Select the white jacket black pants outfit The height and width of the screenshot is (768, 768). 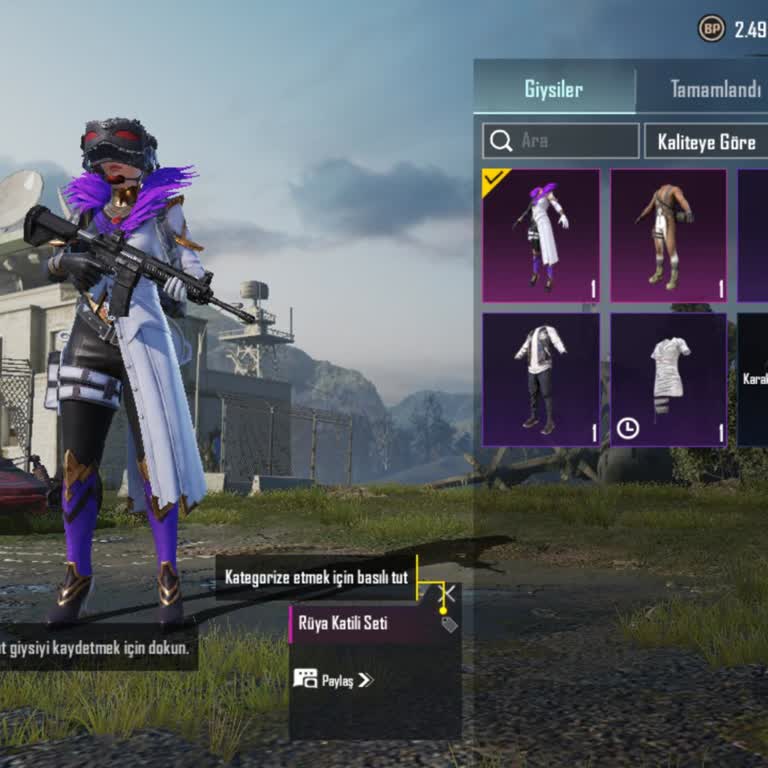[541, 379]
